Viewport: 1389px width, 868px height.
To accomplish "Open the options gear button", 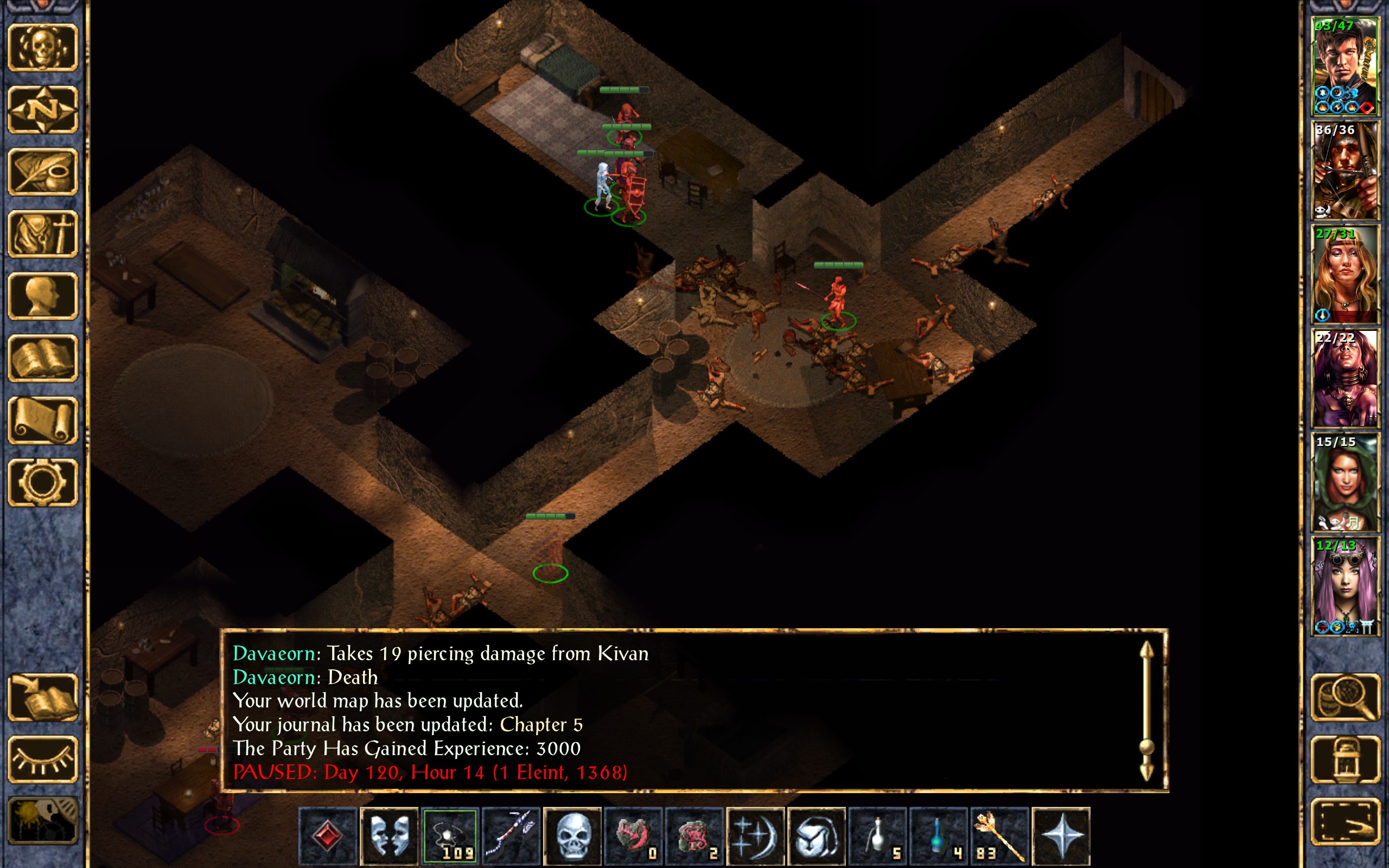I will point(42,482).
